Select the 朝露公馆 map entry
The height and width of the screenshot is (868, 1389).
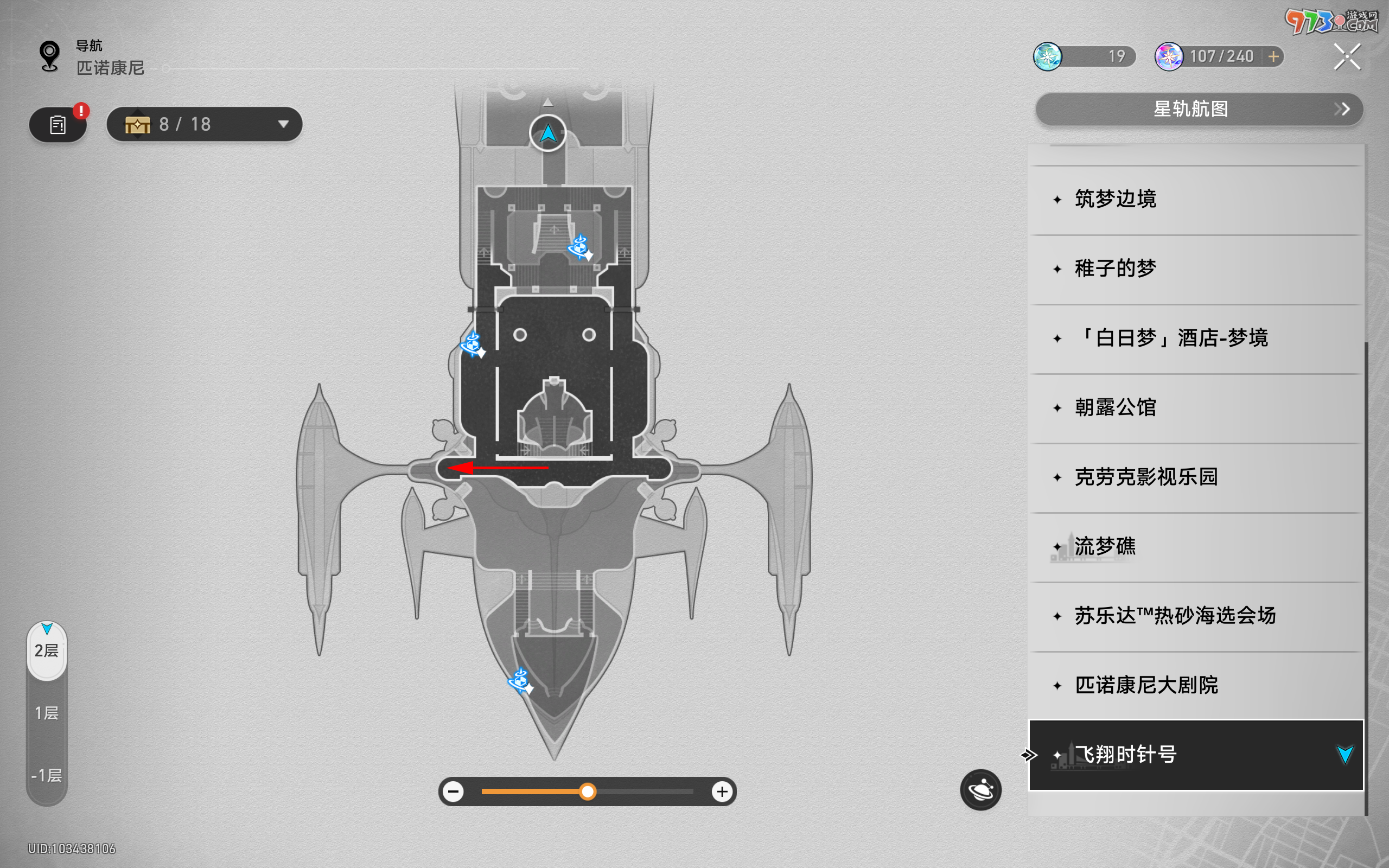coord(1194,407)
